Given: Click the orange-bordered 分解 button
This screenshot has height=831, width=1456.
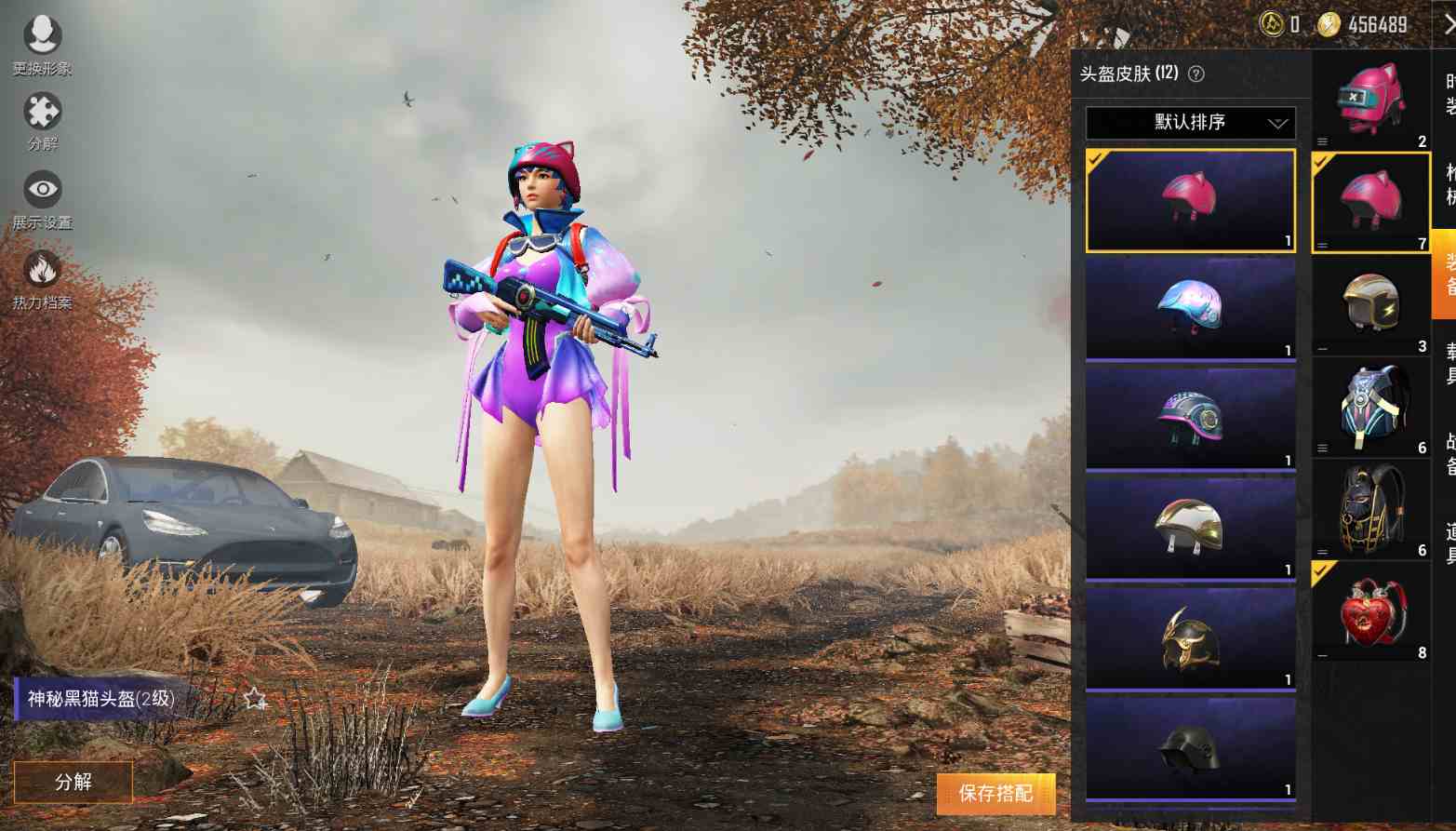Looking at the screenshot, I should coord(73,782).
